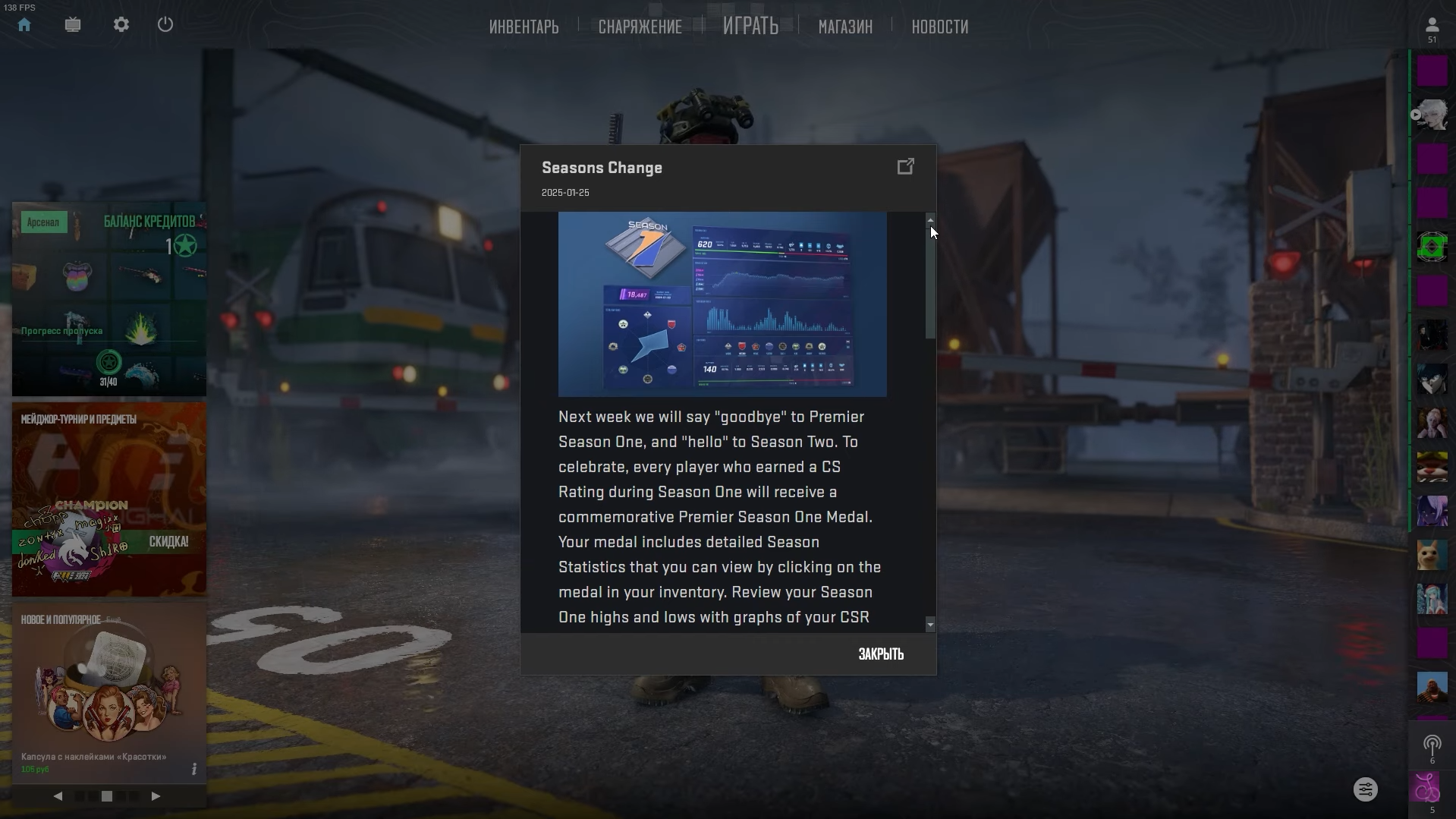The width and height of the screenshot is (1456, 819).
Task: Open the round sliders button
Action: (x=1365, y=789)
